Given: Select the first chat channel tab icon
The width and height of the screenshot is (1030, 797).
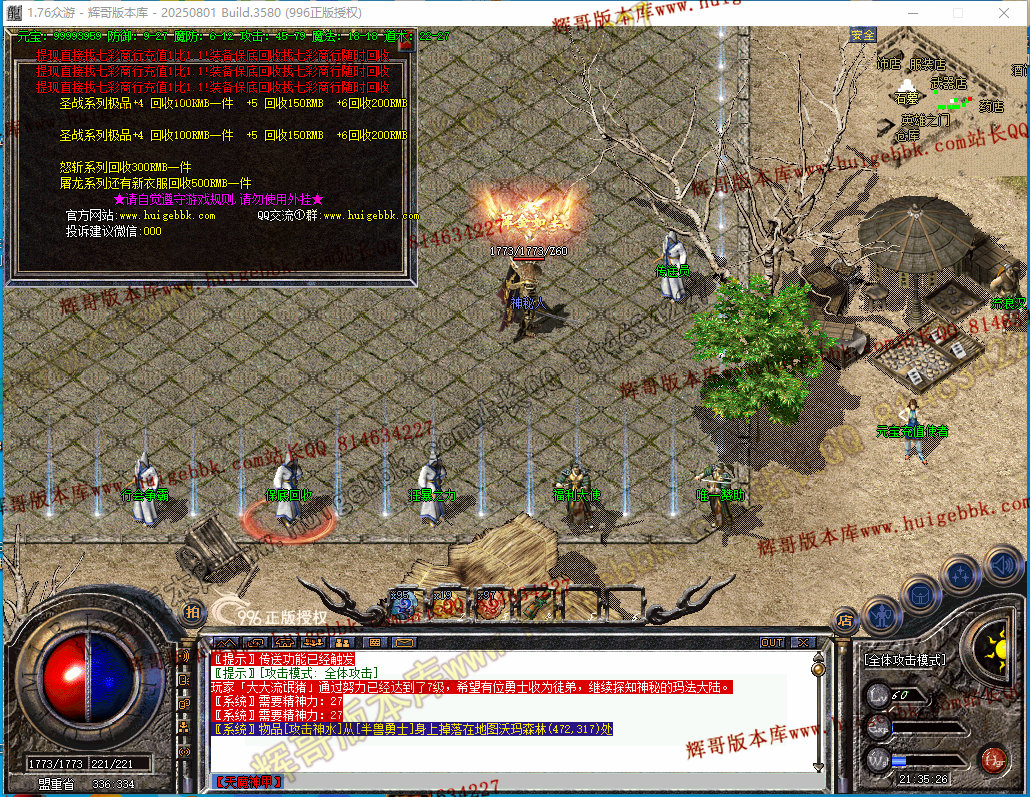Looking at the screenshot, I should 227,643.
